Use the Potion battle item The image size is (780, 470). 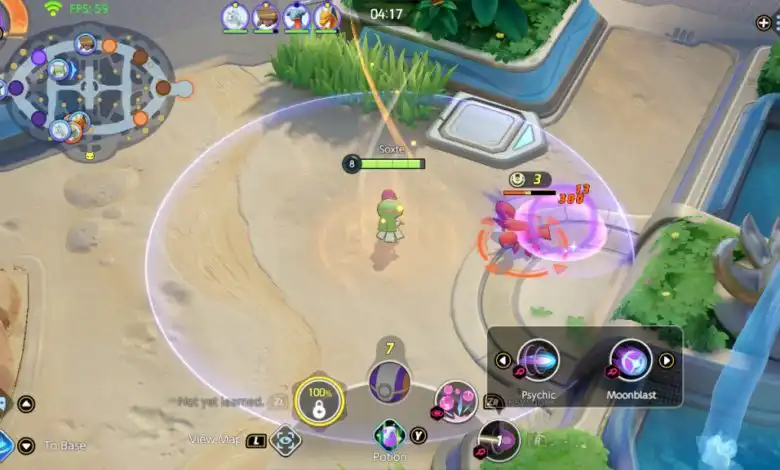point(389,435)
